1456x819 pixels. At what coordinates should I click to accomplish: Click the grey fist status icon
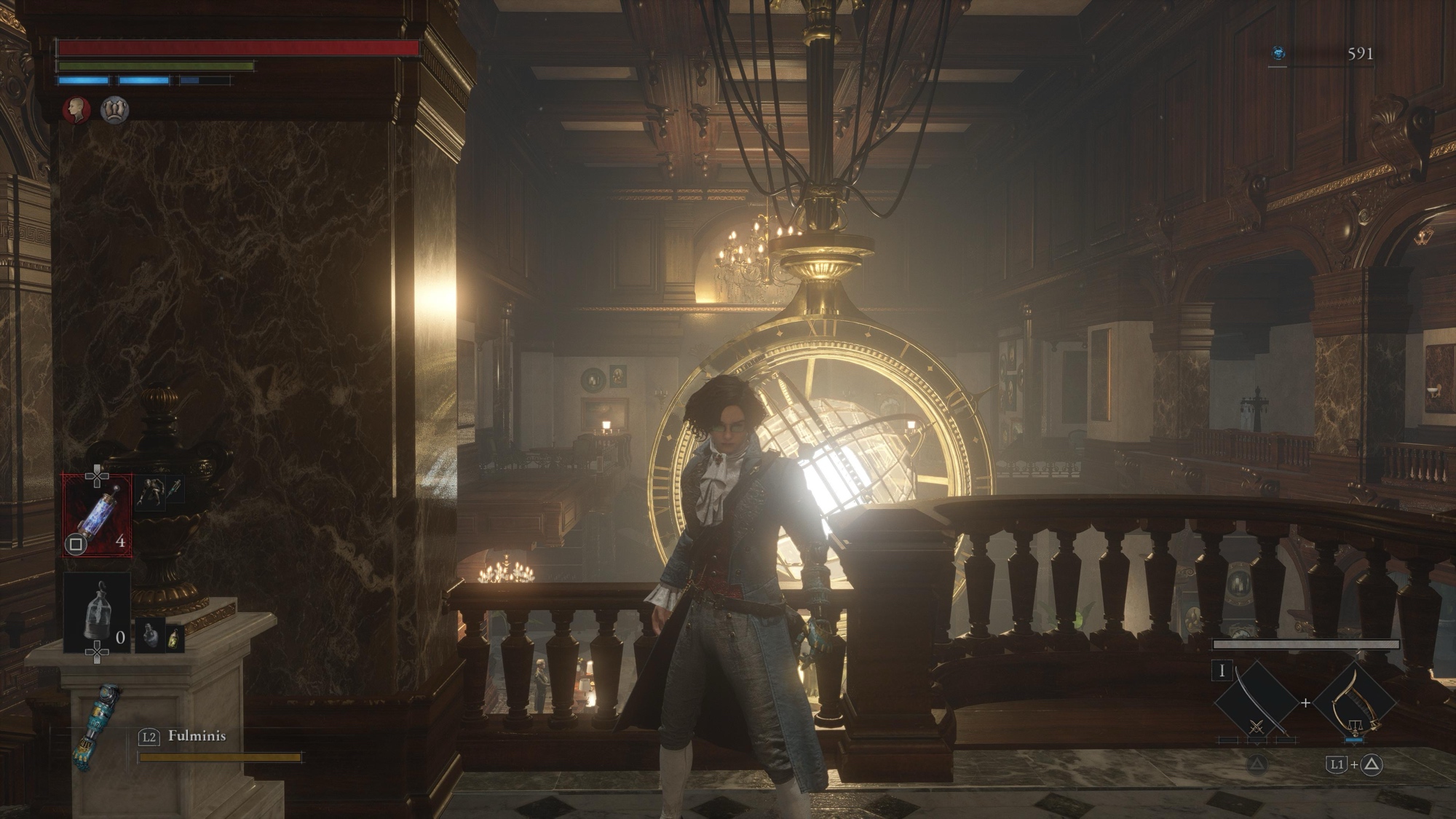(115, 110)
